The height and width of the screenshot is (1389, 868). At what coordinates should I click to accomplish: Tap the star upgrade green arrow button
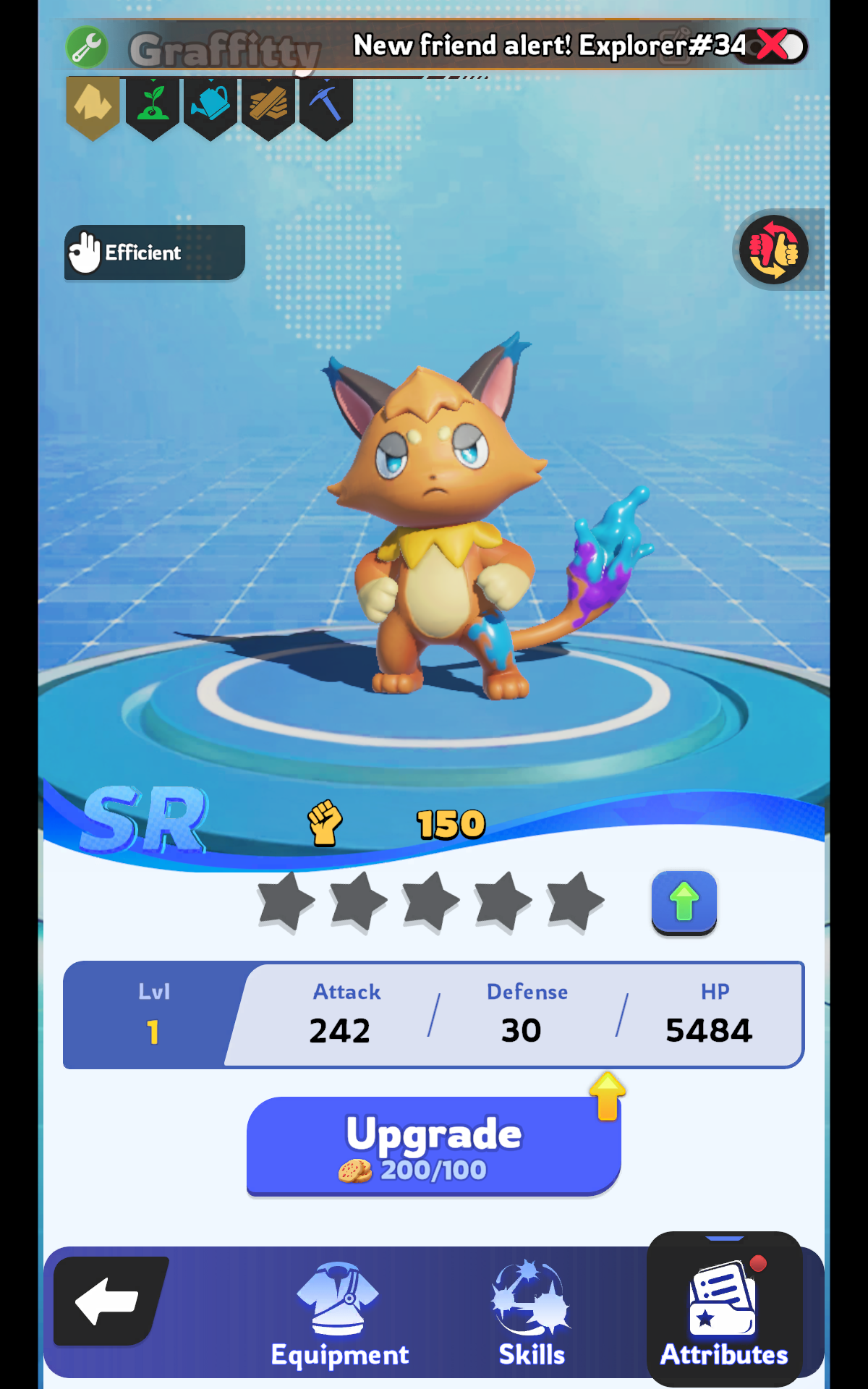pyautogui.click(x=684, y=902)
